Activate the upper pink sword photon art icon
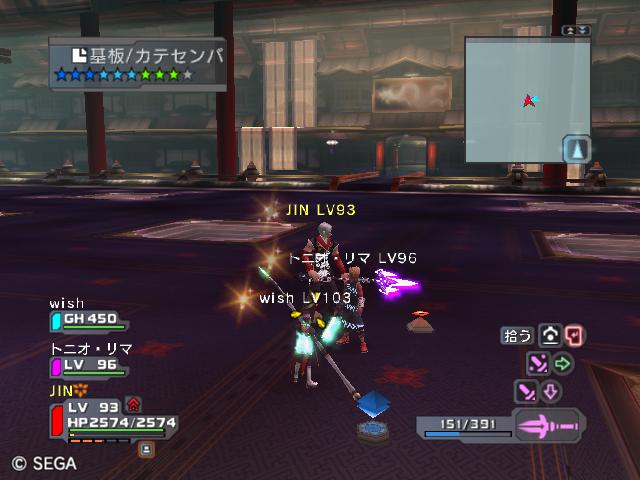 pyautogui.click(x=538, y=363)
